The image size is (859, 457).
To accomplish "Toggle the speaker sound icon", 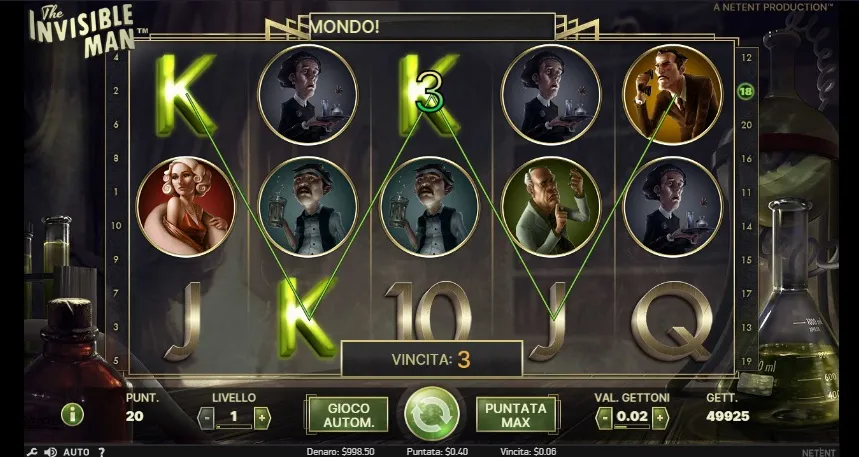I will coord(49,452).
